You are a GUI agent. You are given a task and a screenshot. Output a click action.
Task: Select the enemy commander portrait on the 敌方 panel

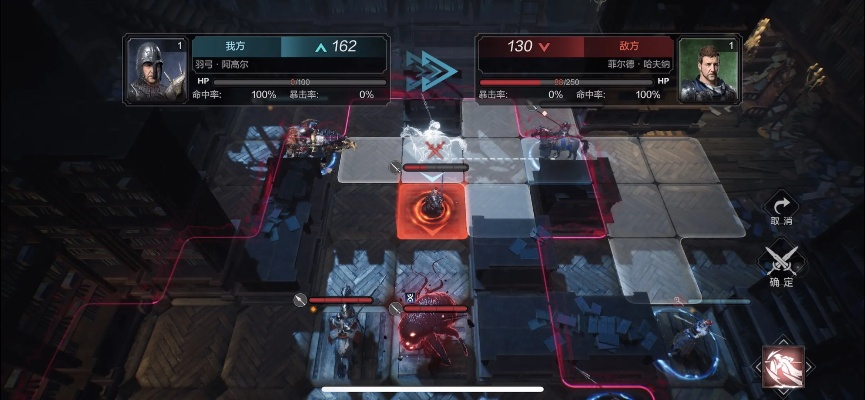[709, 70]
